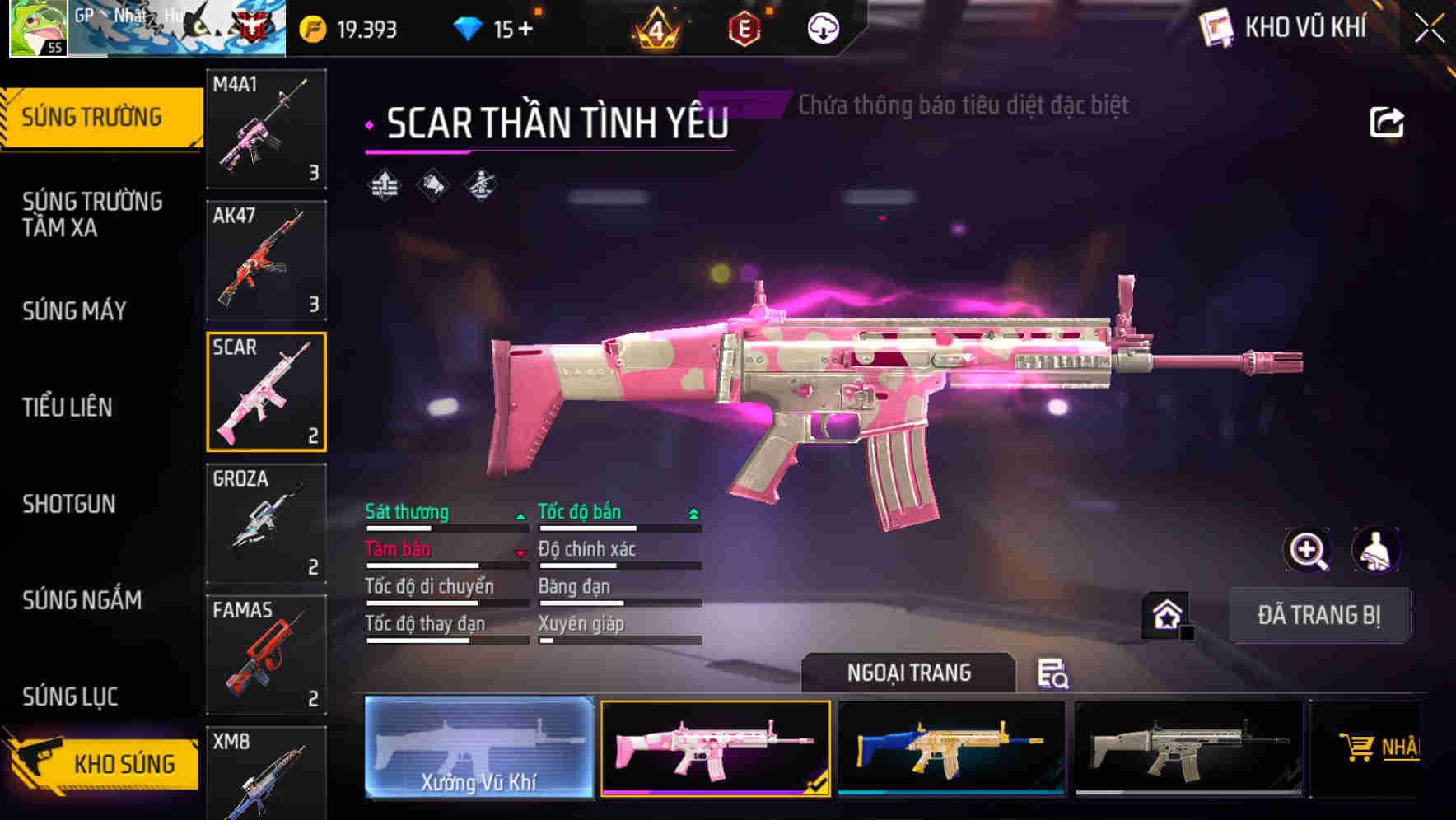
Task: Select the house-star workshop icon
Action: (x=1165, y=614)
